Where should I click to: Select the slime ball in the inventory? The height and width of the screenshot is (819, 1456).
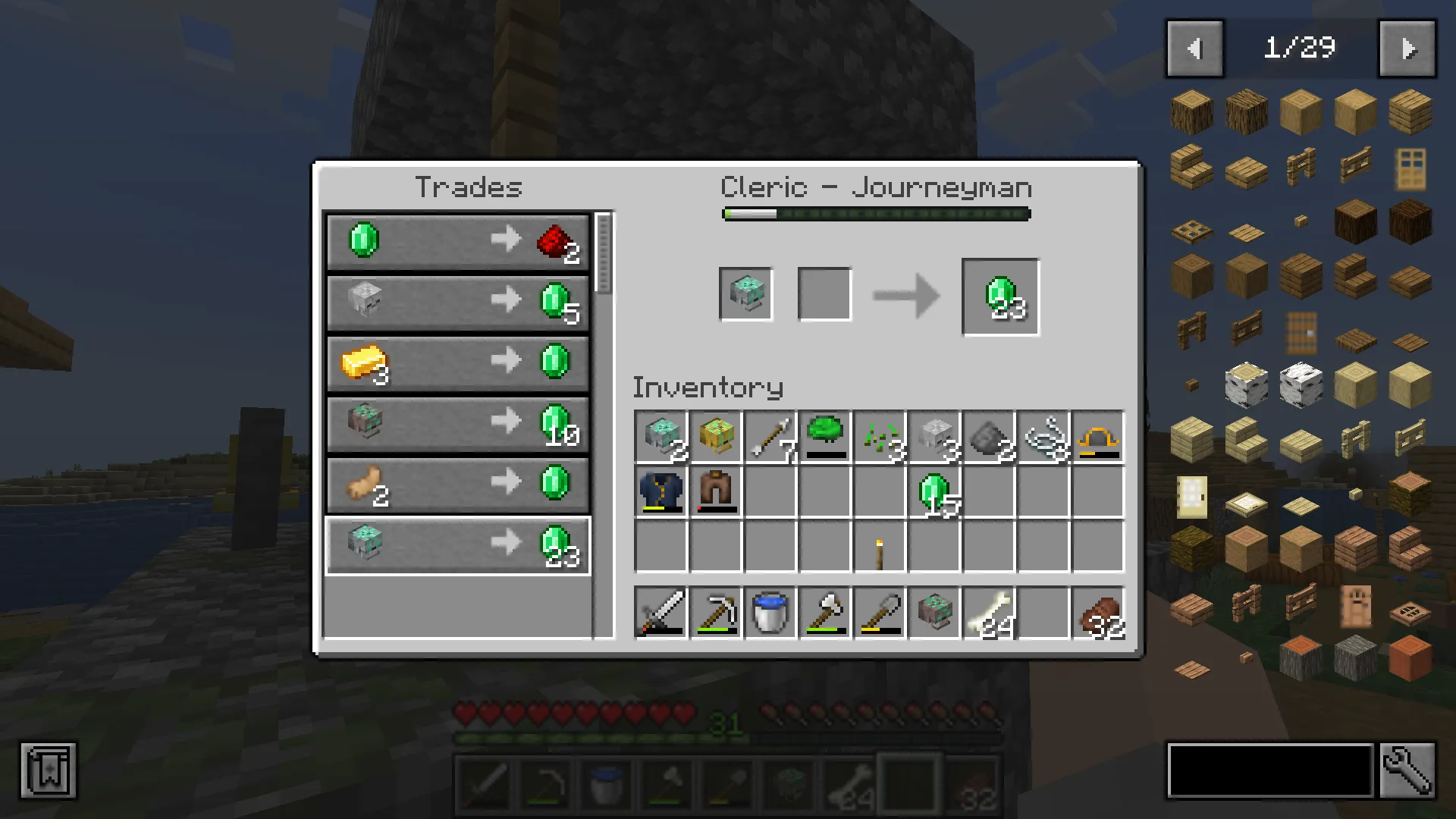tap(824, 434)
